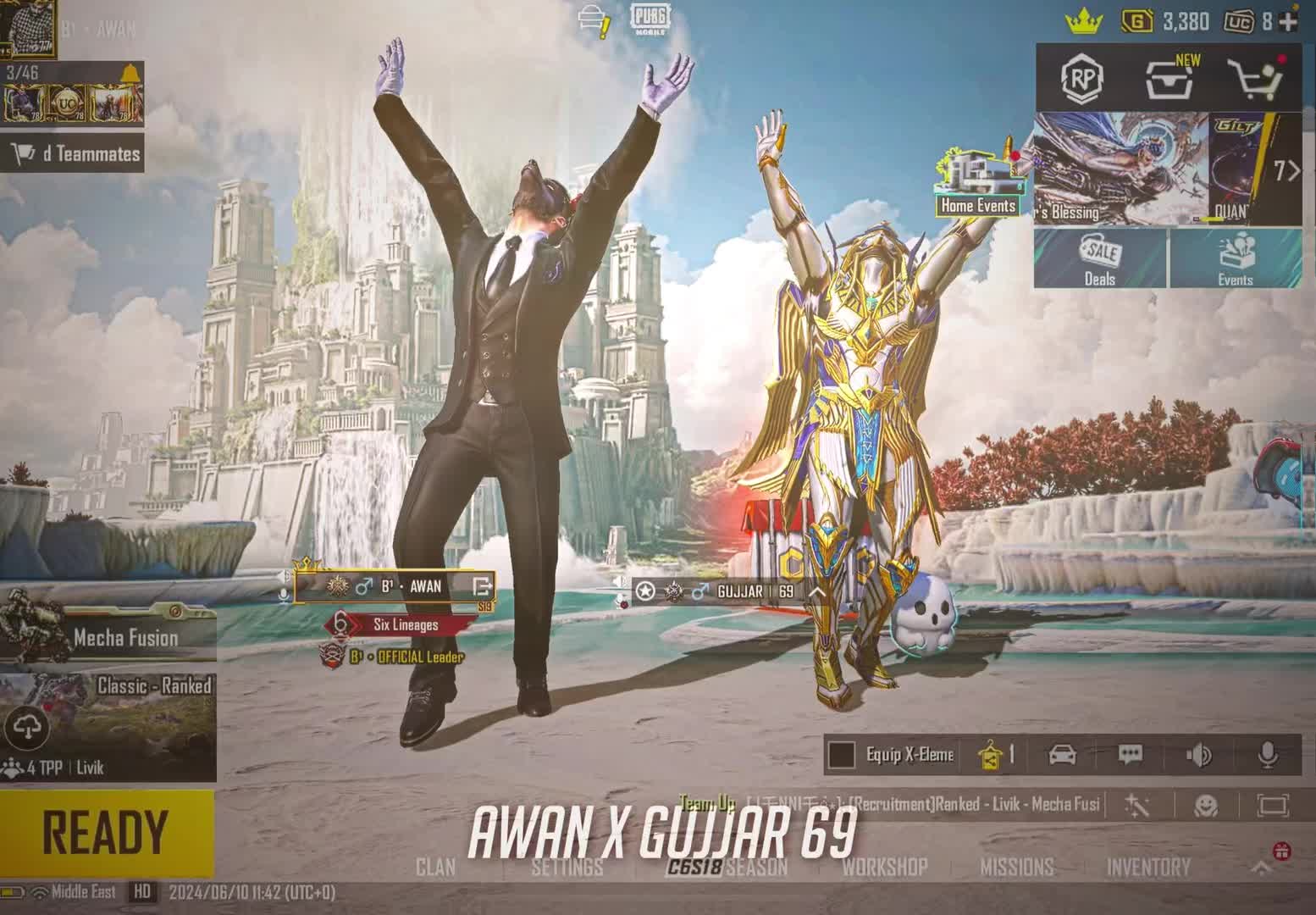The image size is (1316, 915).
Task: Open the Inventory menu
Action: click(1147, 867)
